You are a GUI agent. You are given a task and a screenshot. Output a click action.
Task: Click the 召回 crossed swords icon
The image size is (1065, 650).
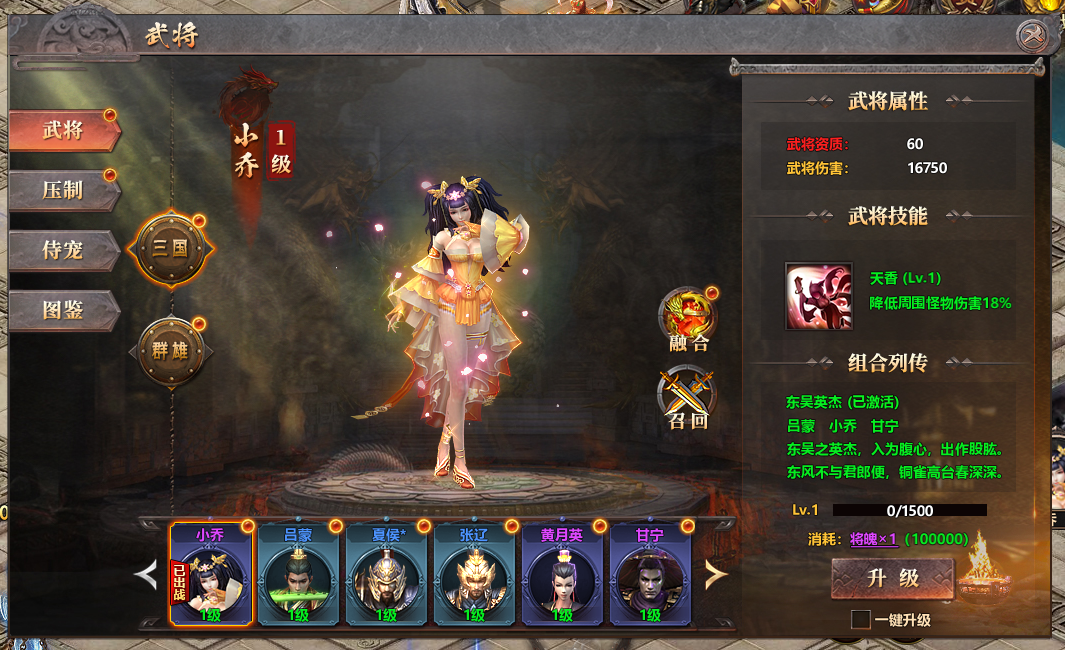click(688, 394)
